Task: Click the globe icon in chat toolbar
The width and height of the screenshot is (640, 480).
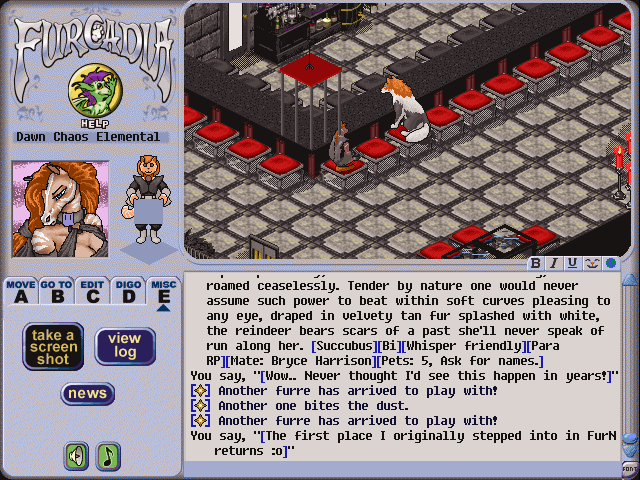Action: coord(608,263)
